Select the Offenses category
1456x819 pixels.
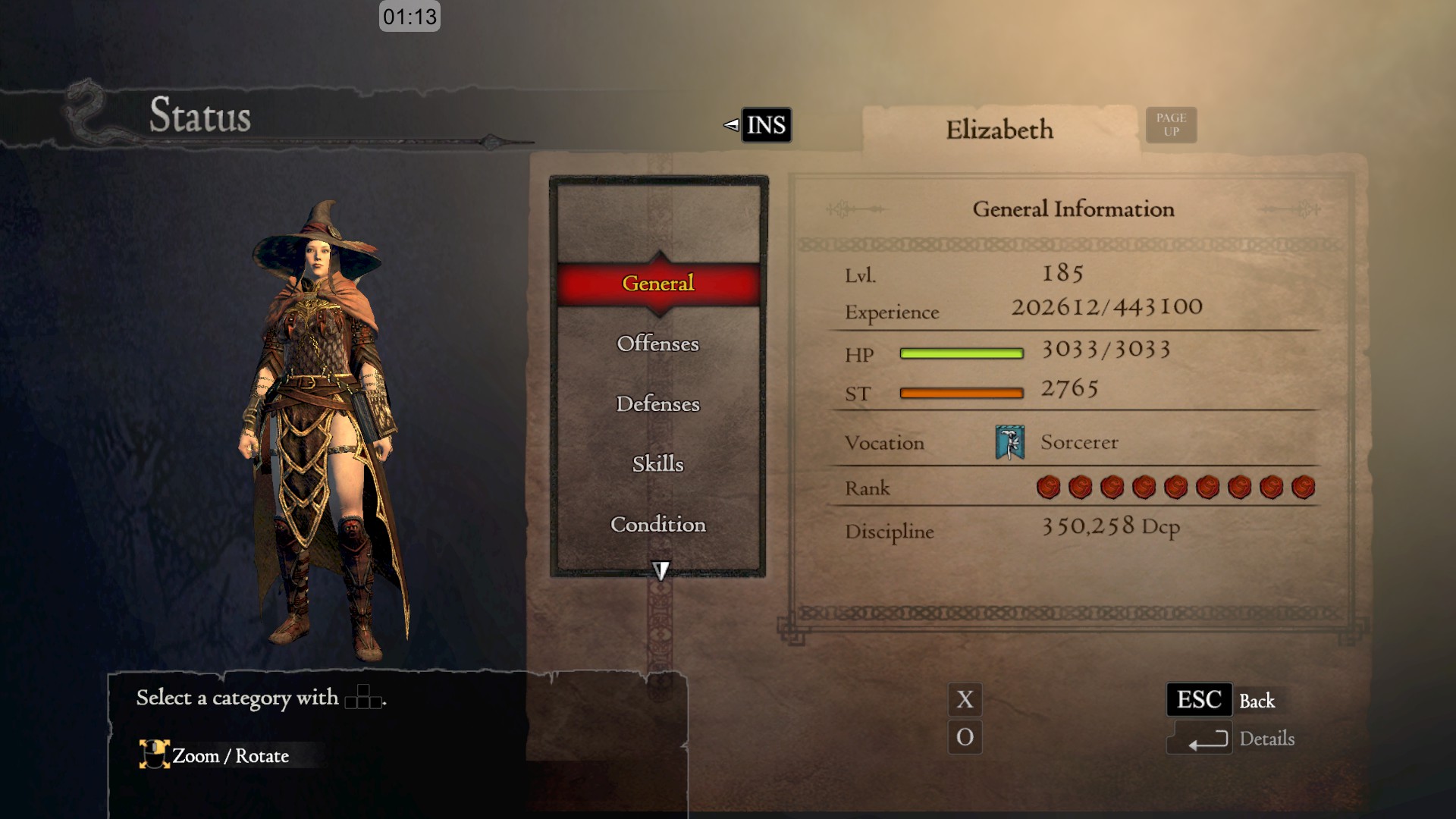[x=657, y=344]
